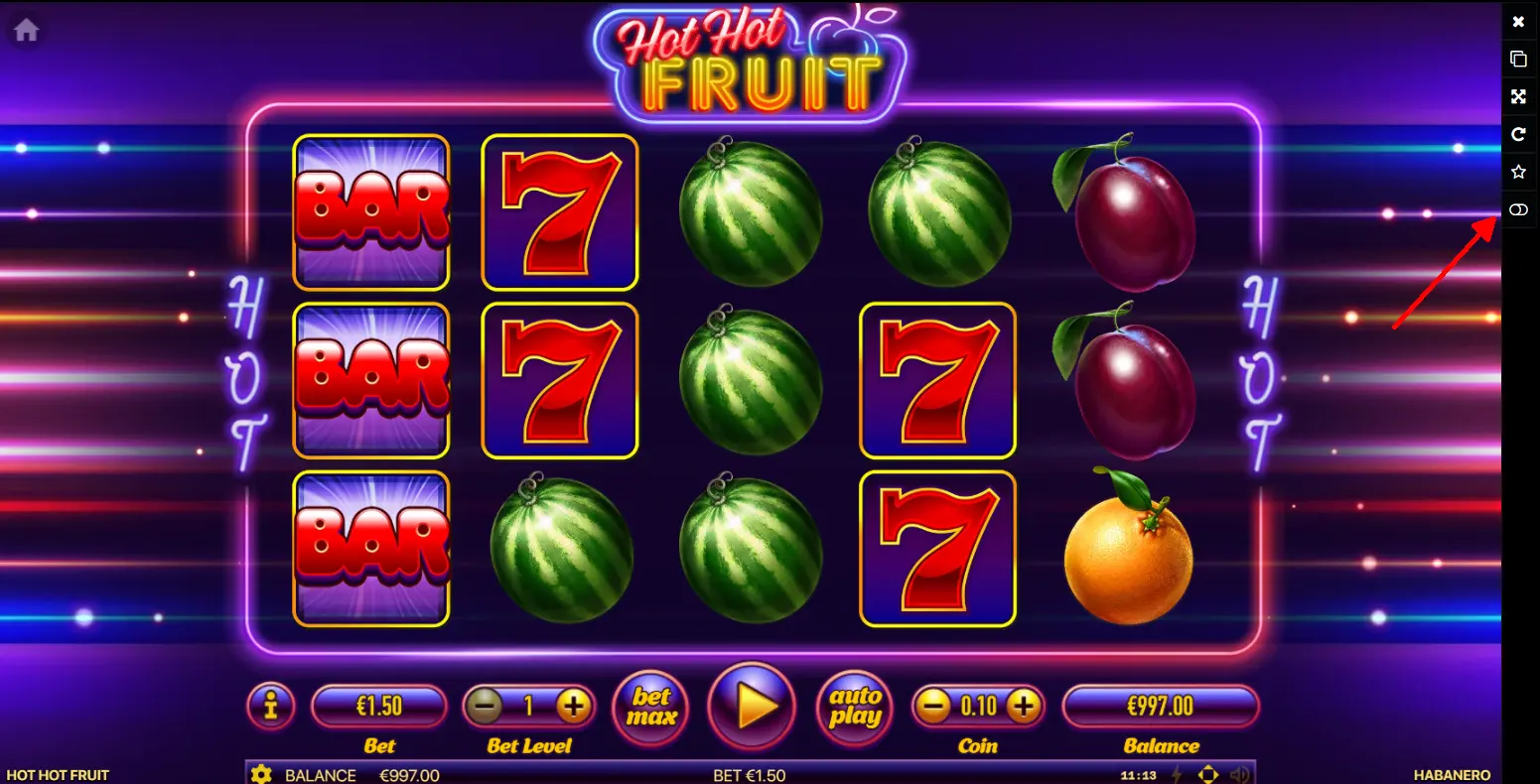
Task: Close the game with the X
Action: coord(1518,21)
